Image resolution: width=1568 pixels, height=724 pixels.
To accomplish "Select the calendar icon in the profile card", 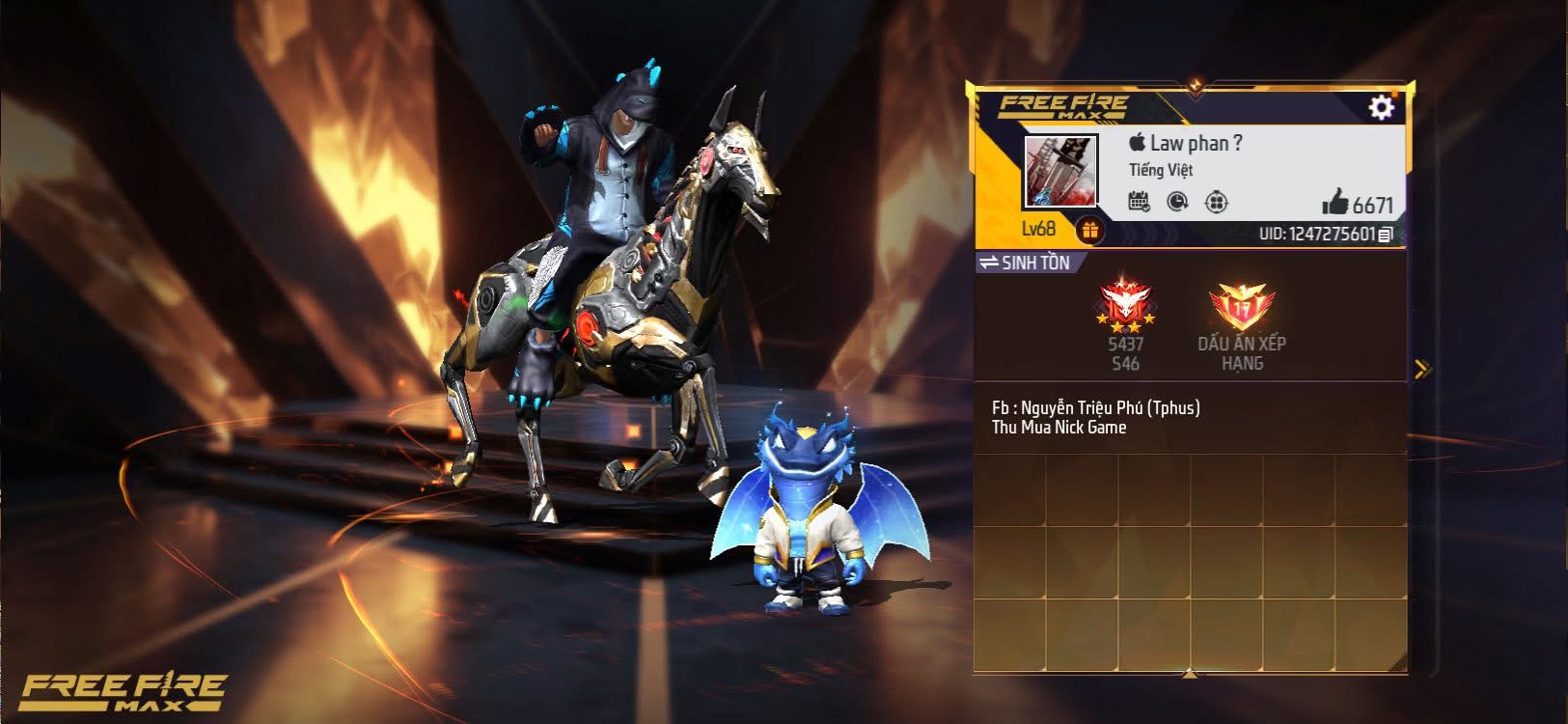I will point(1139,202).
